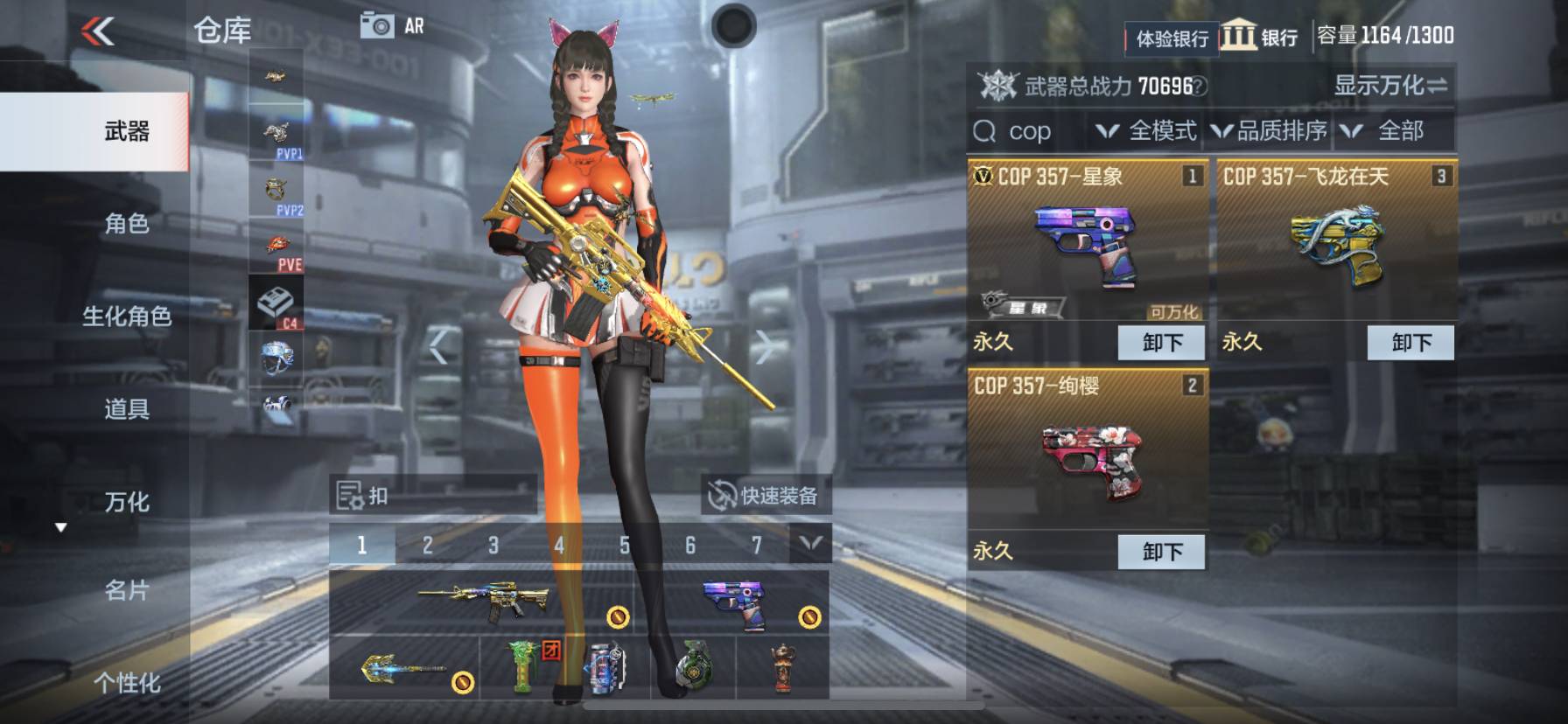Switch to the 个性化 category

(127, 682)
